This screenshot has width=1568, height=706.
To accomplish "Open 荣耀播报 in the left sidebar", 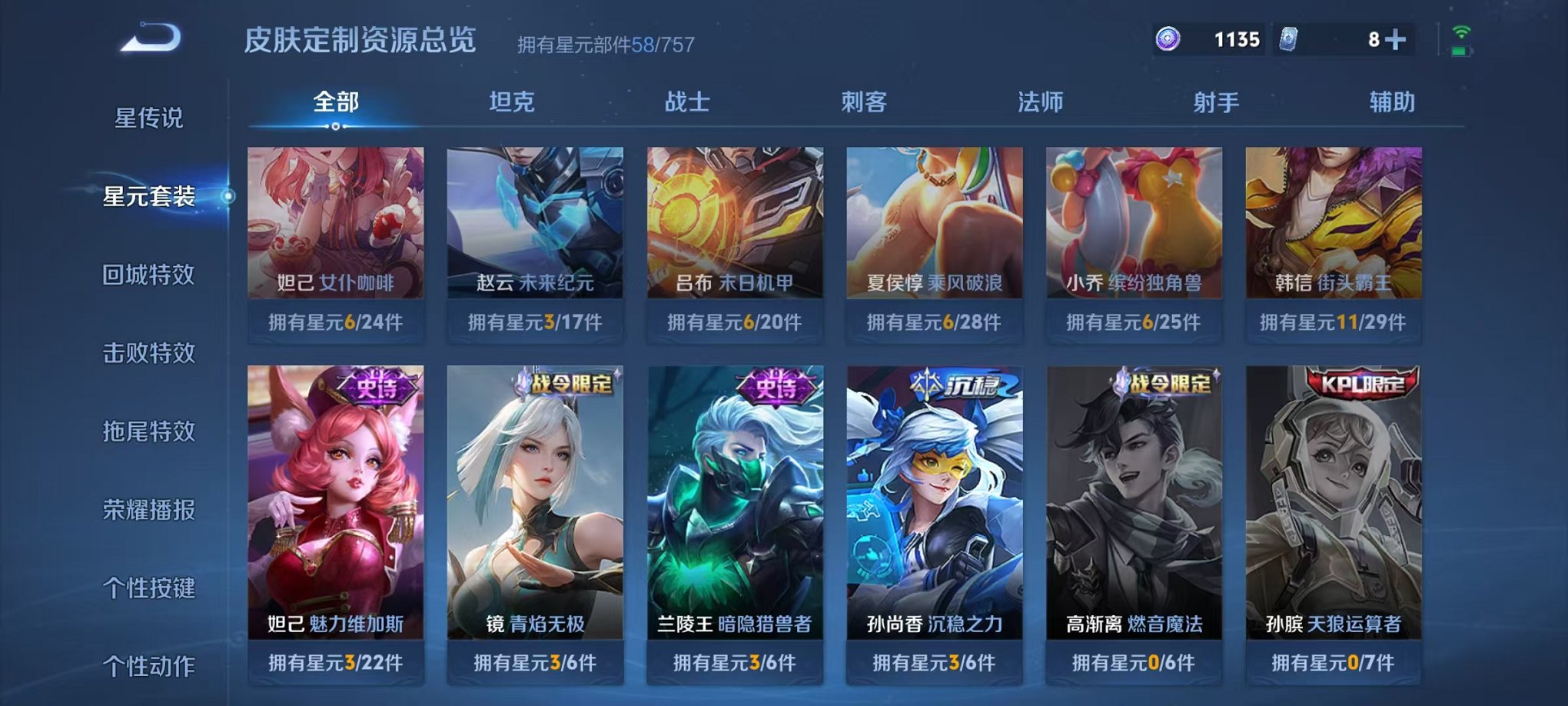I will 150,510.
